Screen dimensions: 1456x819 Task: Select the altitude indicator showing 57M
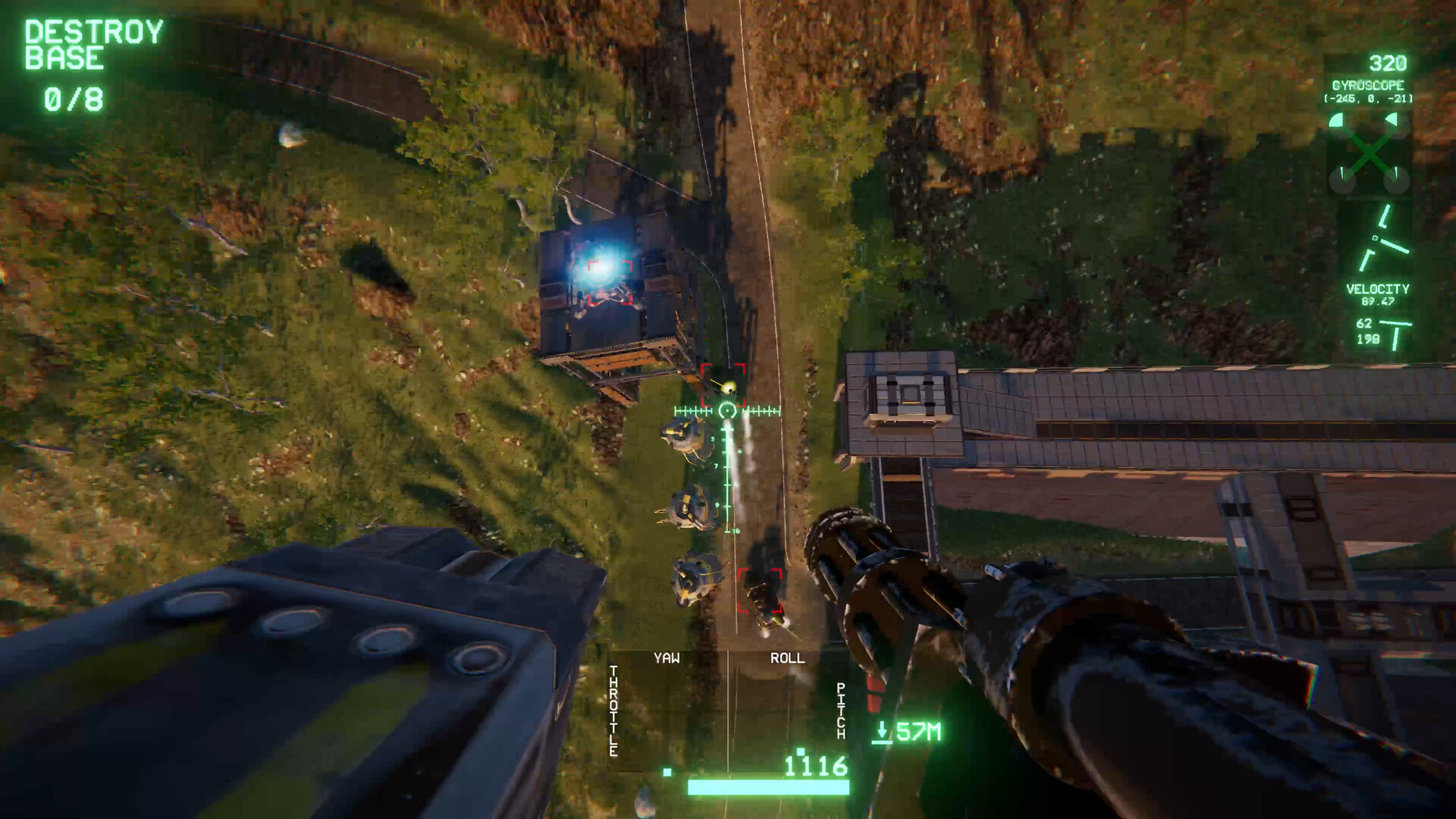pyautogui.click(x=918, y=732)
